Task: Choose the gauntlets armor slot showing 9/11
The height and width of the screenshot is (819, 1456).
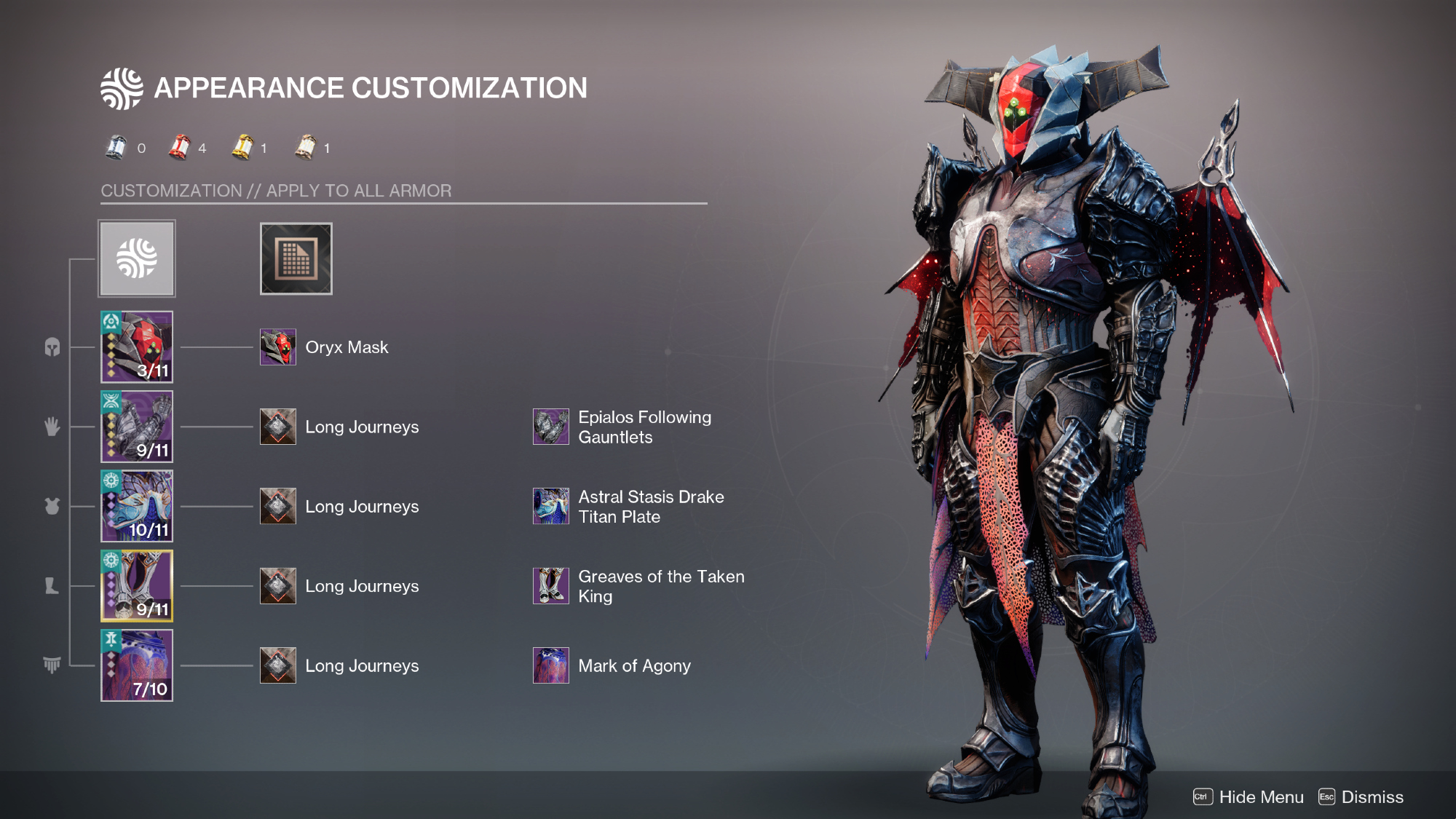Action: [x=137, y=427]
